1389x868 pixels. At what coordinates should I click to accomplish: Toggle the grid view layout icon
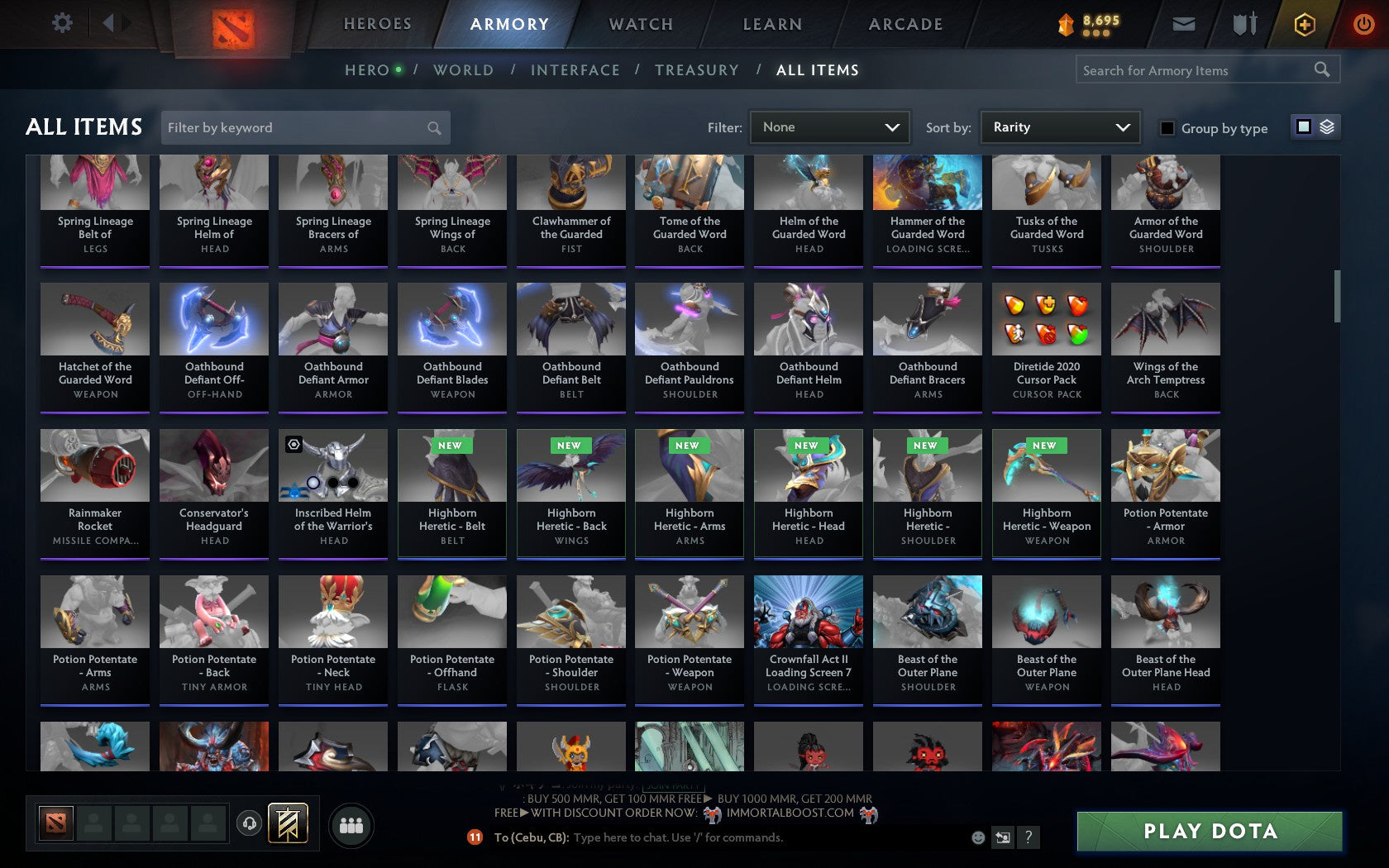click(1303, 125)
